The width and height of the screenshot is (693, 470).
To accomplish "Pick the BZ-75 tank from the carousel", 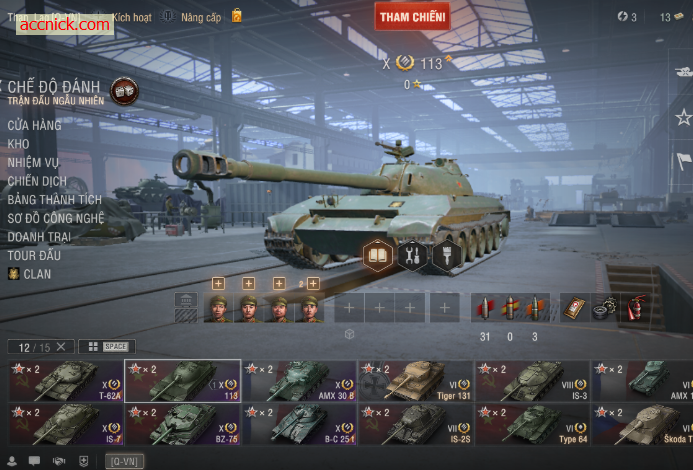I will click(182, 424).
